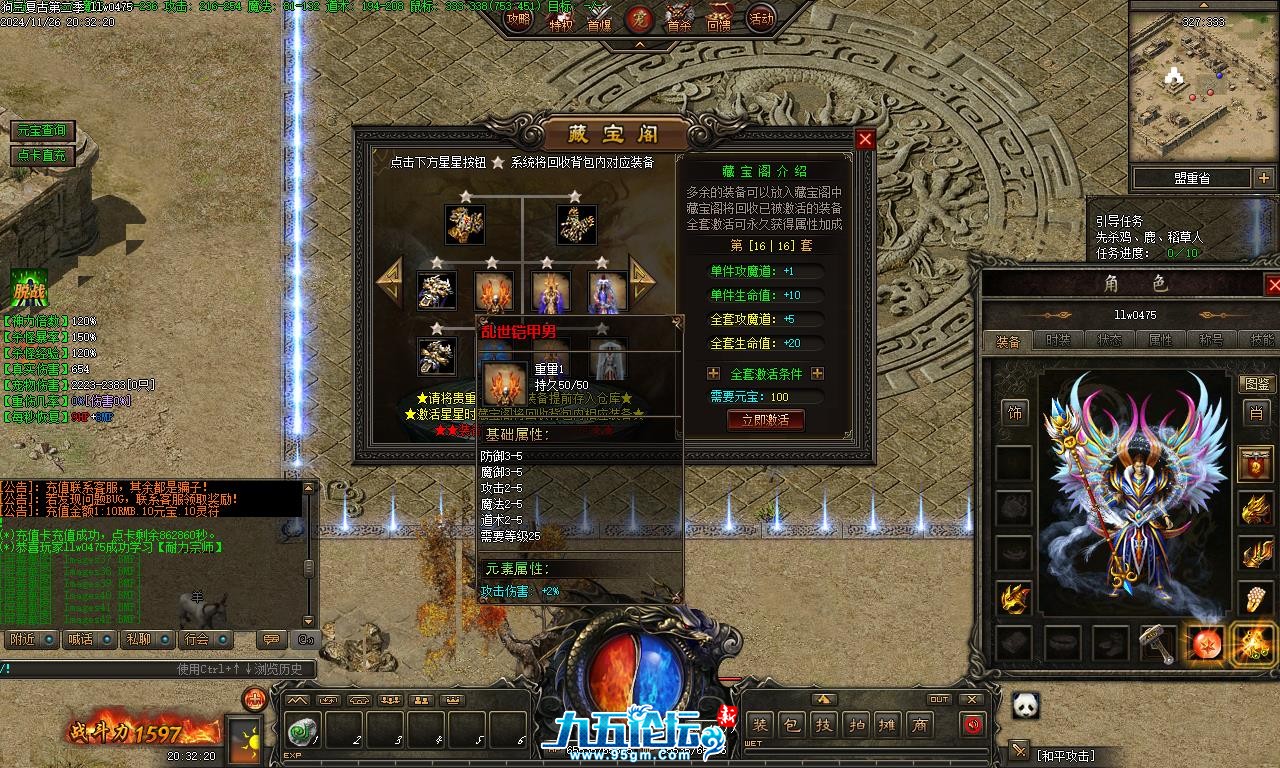Switch chat to the 行会 guild channel

point(197,639)
